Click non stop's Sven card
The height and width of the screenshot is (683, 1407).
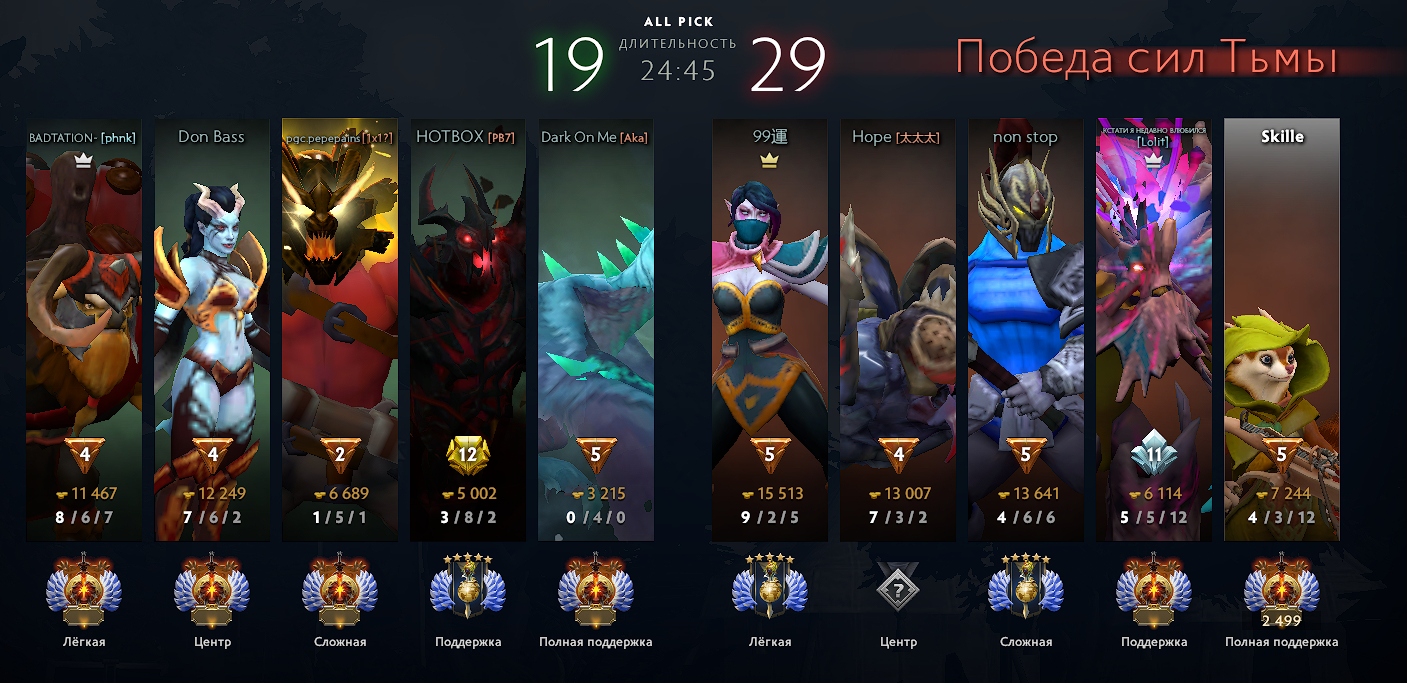(x=1026, y=330)
